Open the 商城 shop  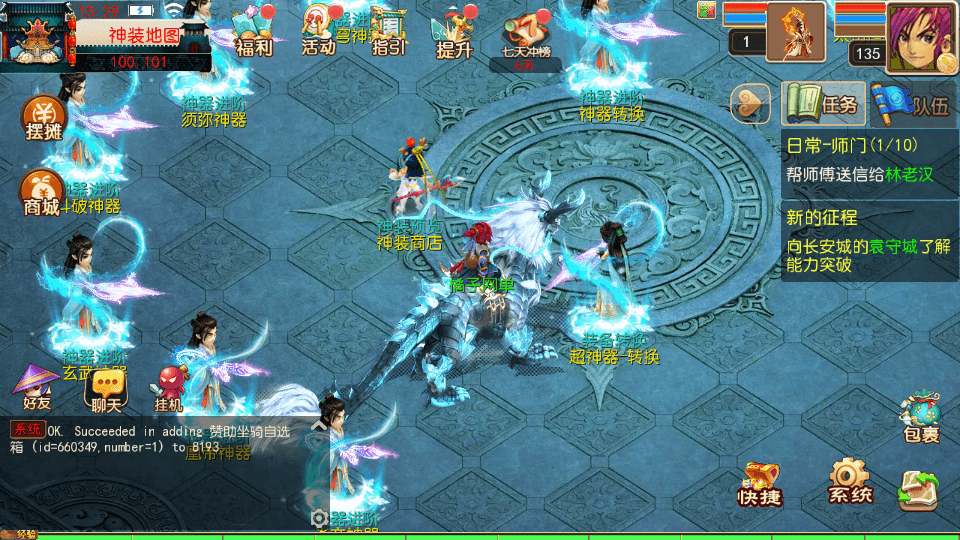pos(42,193)
